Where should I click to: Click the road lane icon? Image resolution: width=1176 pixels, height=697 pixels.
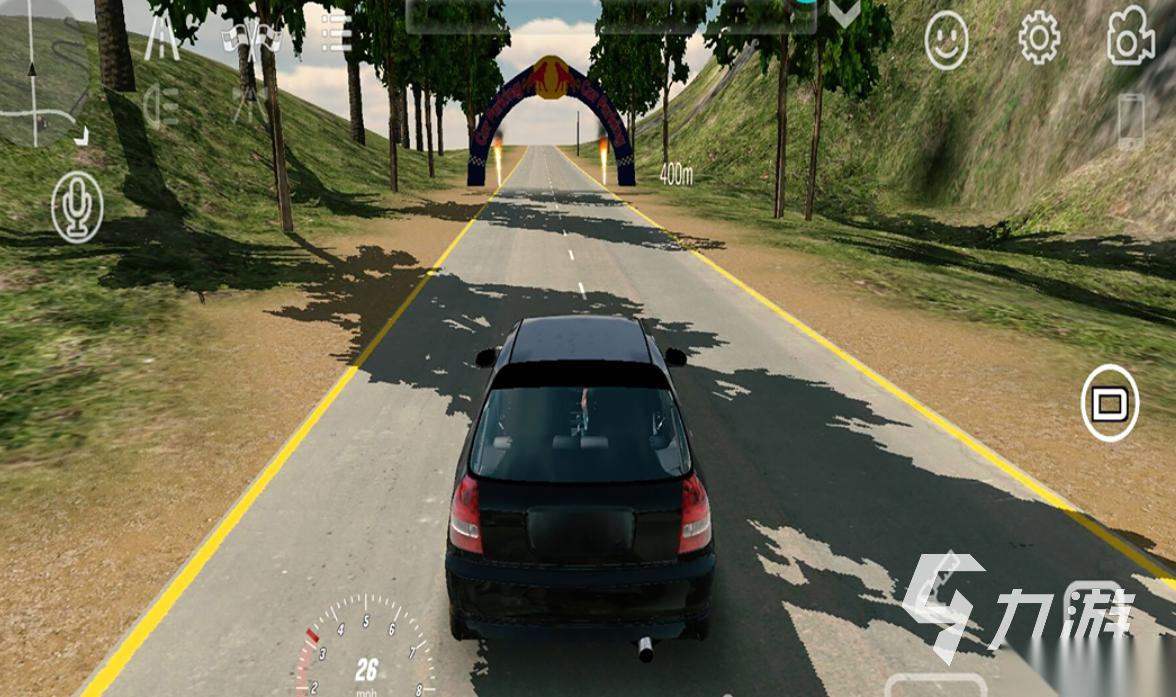click(x=162, y=38)
